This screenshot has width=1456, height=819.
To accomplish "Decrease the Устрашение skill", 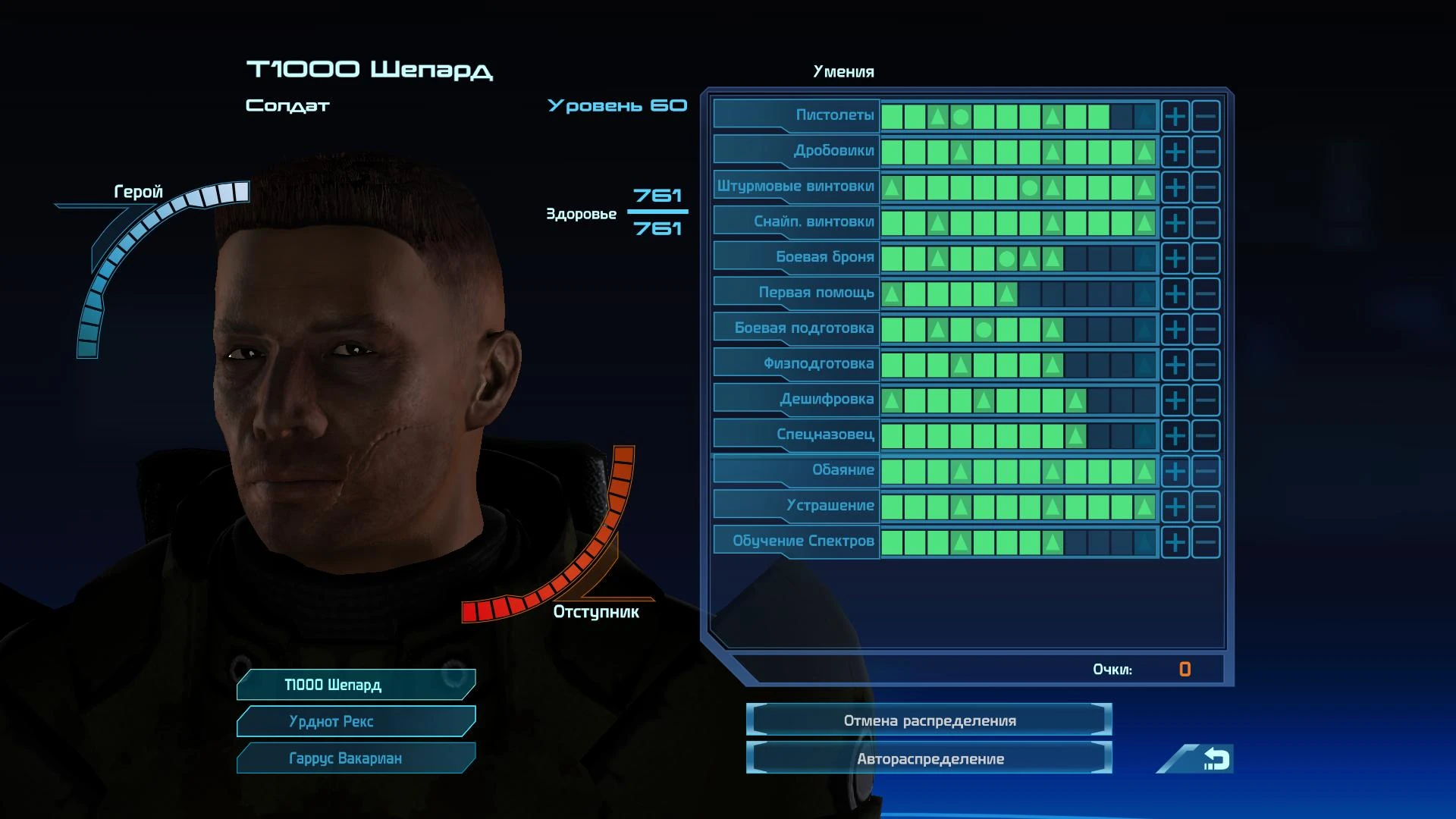I will 1205,507.
